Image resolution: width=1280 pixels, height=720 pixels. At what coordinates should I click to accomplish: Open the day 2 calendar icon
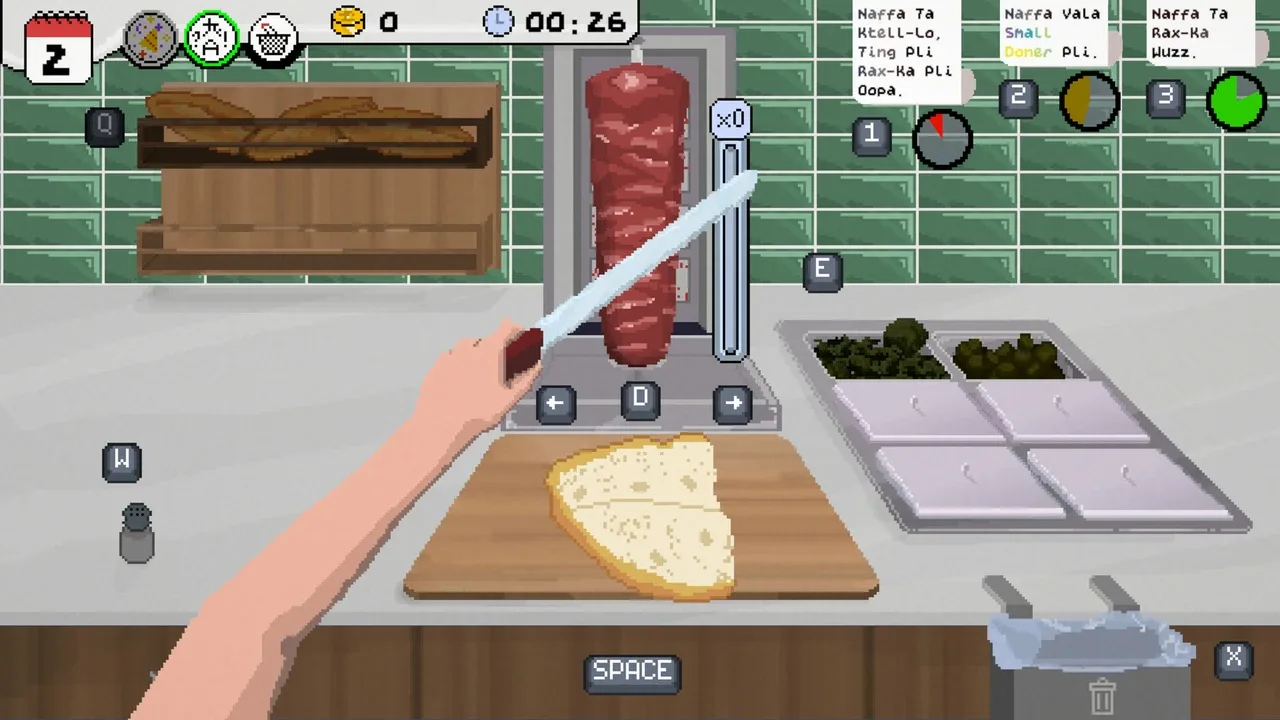pos(58,48)
